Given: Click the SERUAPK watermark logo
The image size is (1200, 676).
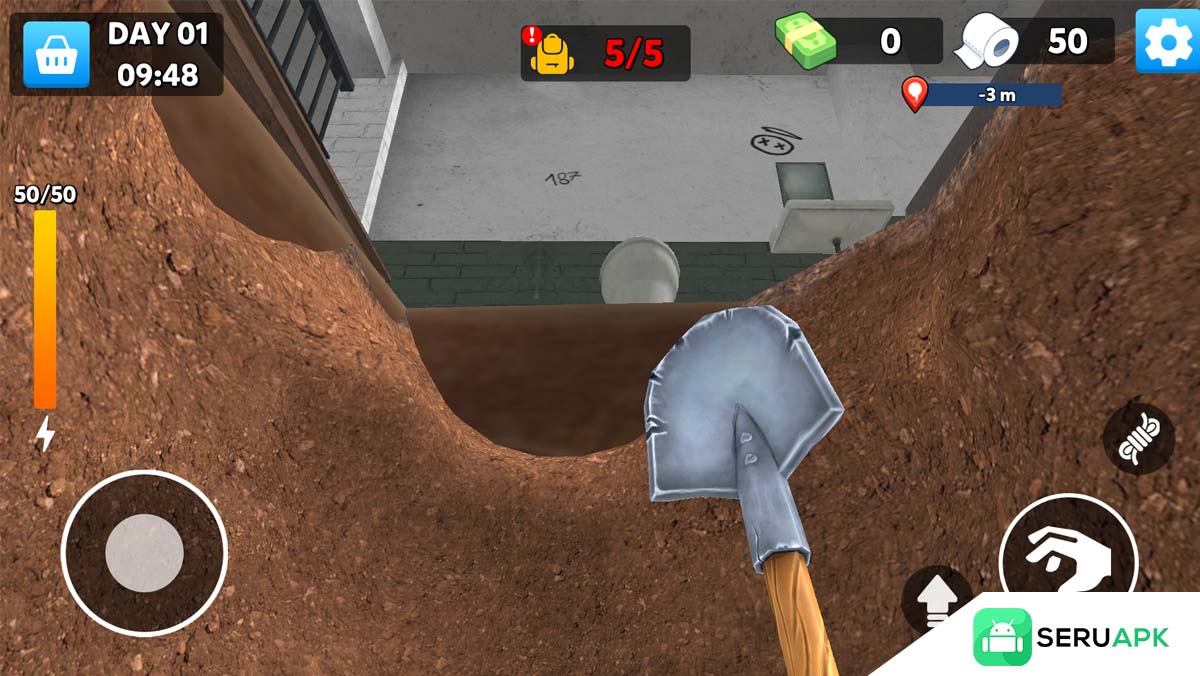Looking at the screenshot, I should (x=1072, y=637).
